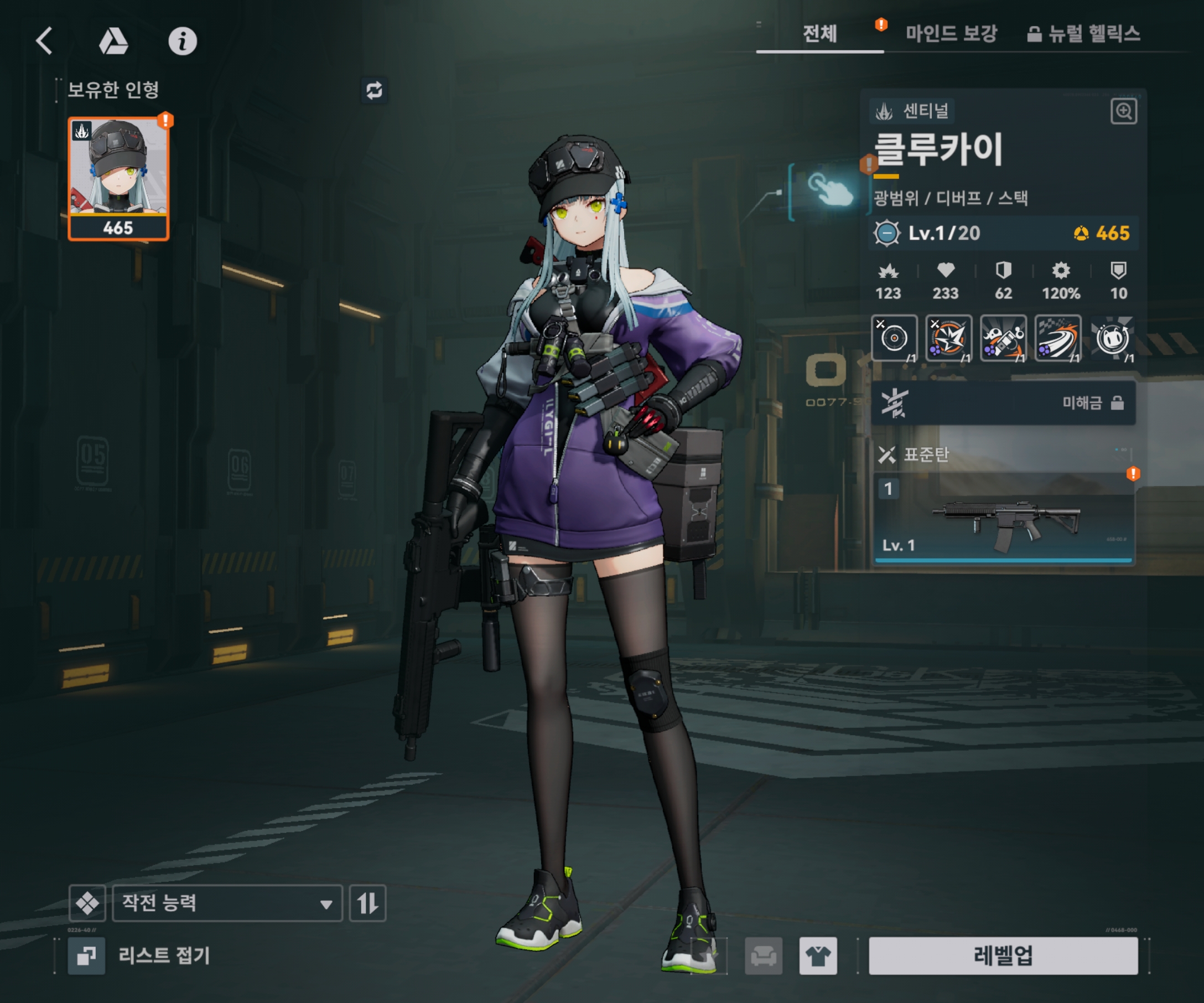
Task: Select the locked 뉴럴 헬릭스 tab
Action: pyautogui.click(x=1083, y=34)
